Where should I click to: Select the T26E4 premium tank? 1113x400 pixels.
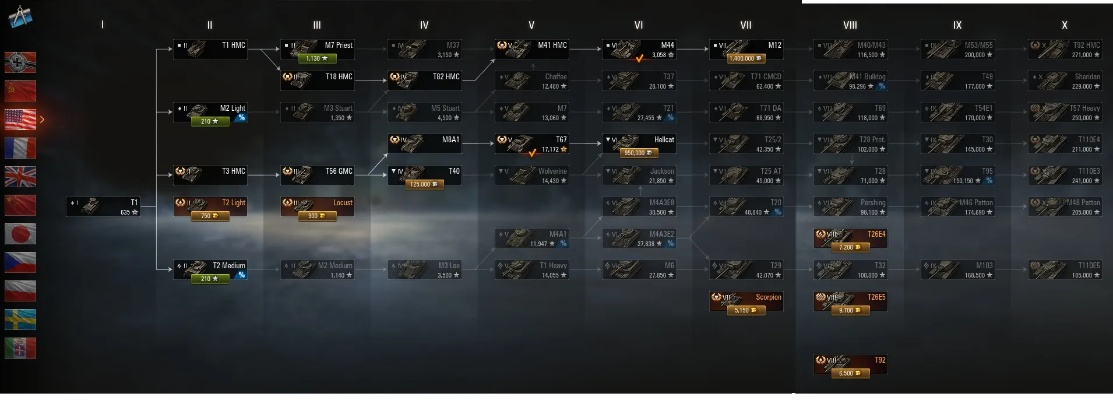tap(851, 240)
